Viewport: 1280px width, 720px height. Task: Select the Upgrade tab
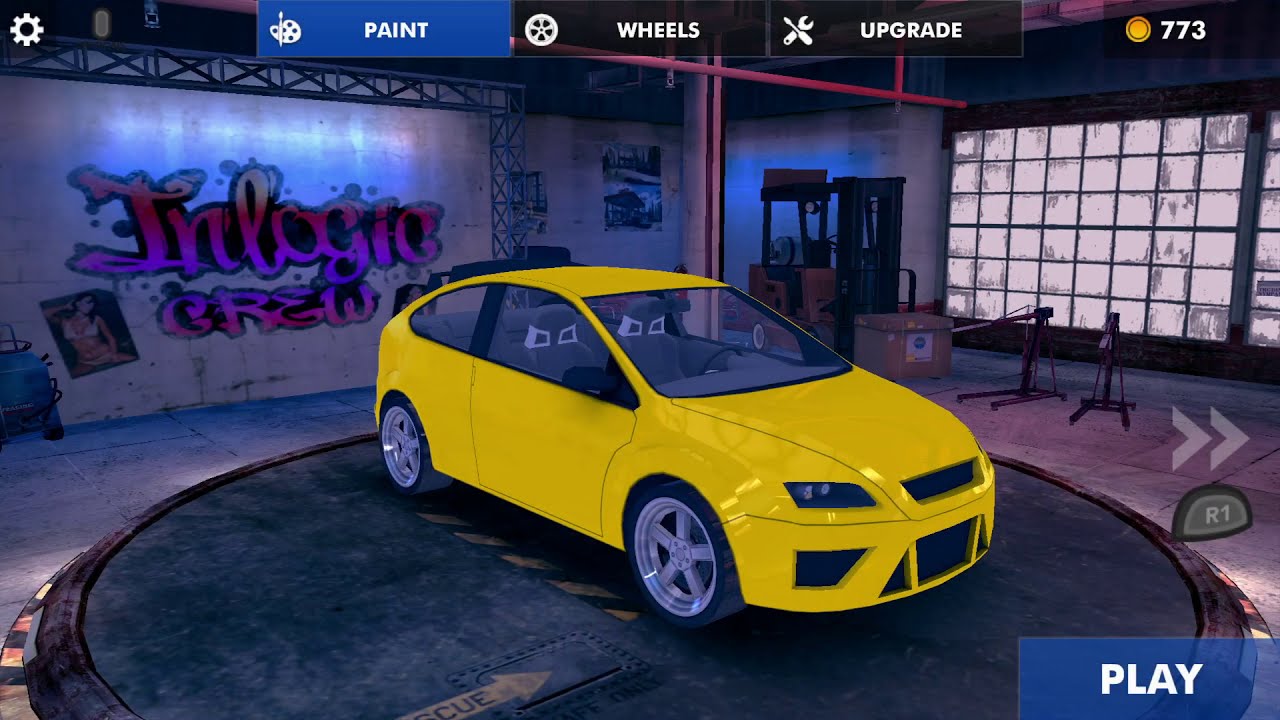(896, 29)
